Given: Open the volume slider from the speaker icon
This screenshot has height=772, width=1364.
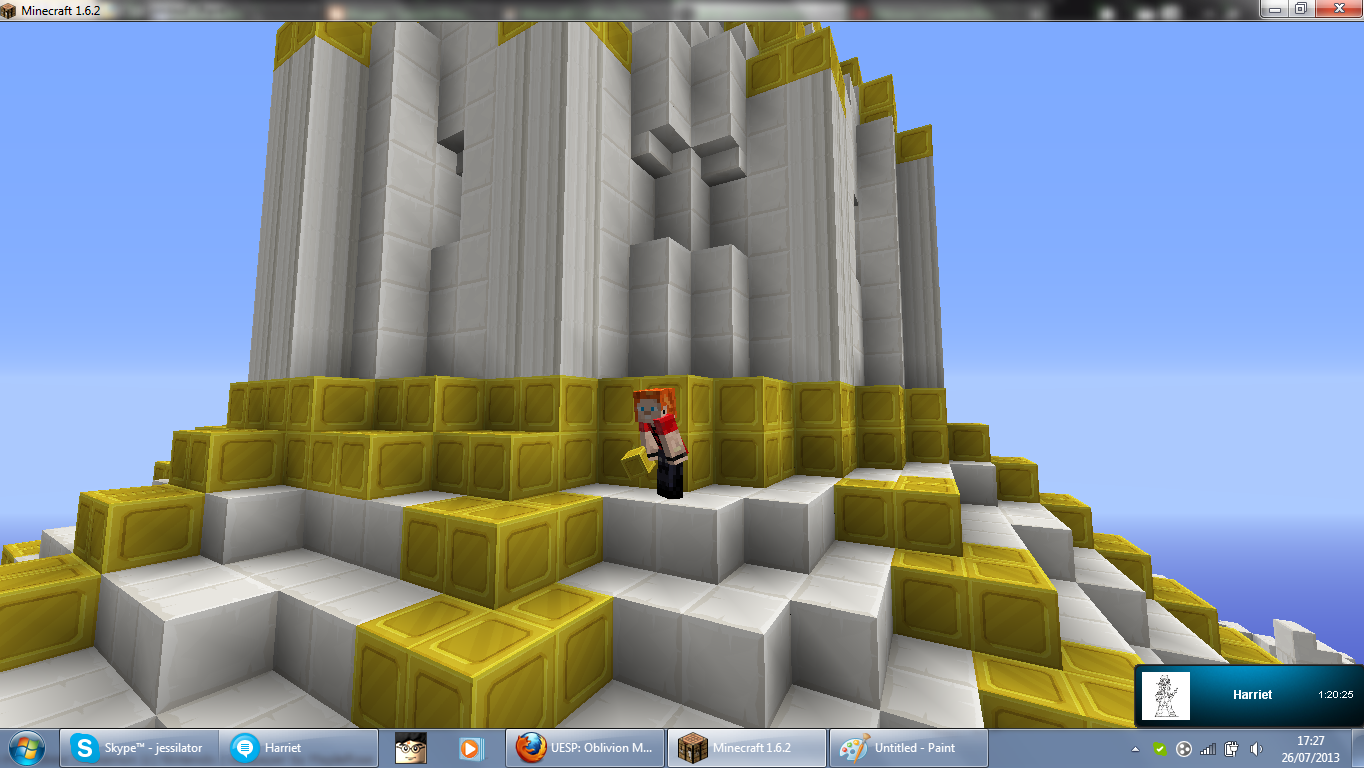Looking at the screenshot, I should (x=1256, y=747).
